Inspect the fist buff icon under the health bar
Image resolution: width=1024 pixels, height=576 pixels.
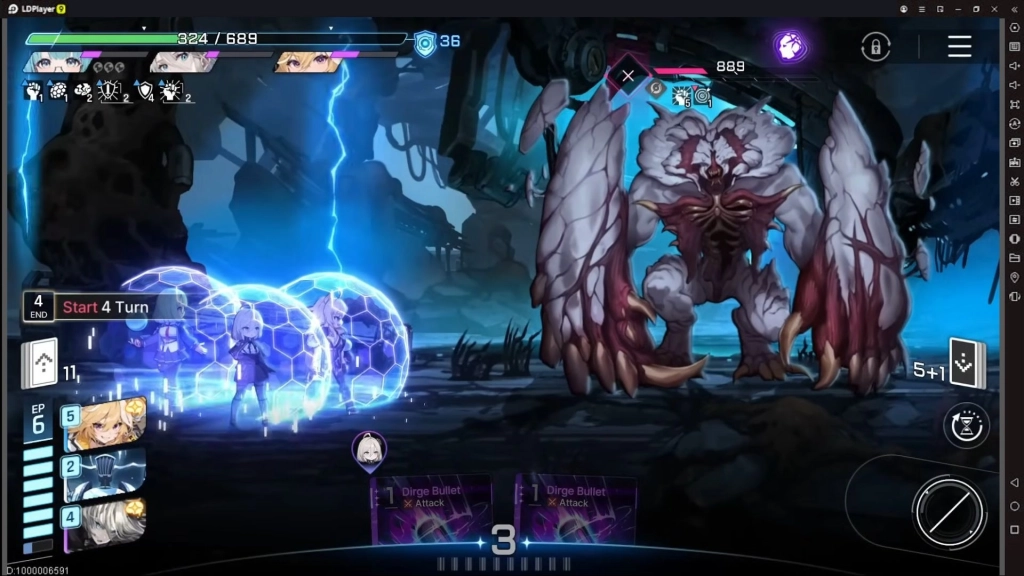click(32, 91)
